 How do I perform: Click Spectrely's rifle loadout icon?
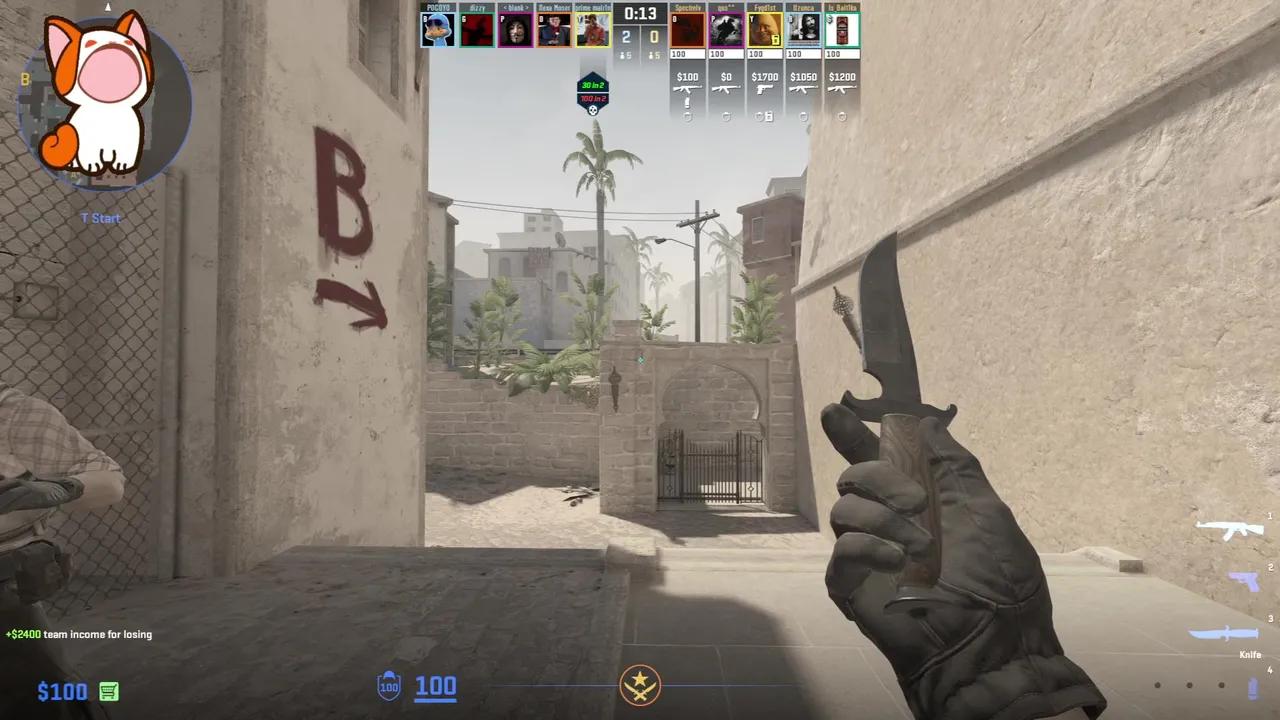[688, 89]
